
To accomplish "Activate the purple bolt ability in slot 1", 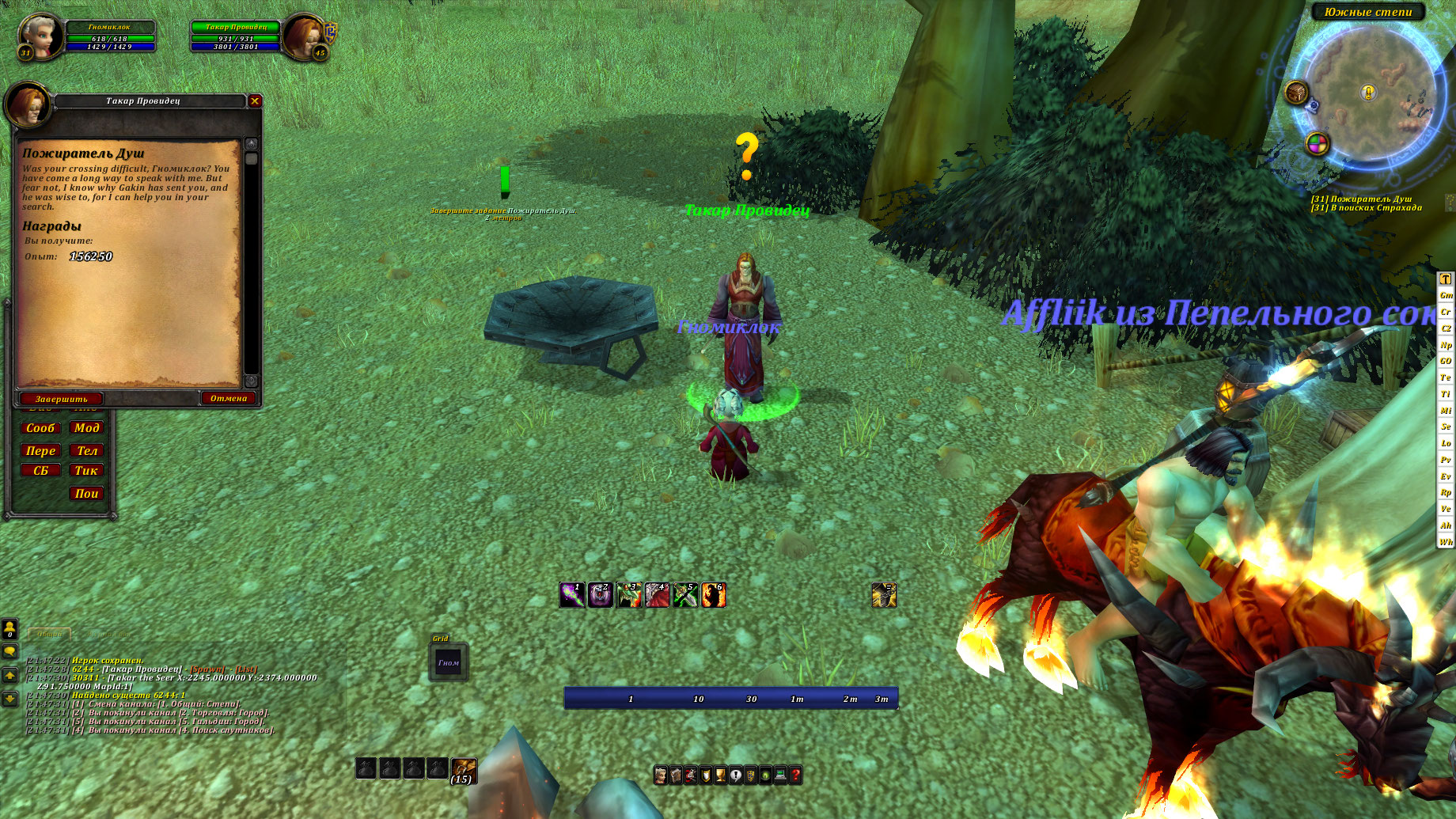I will (572, 595).
